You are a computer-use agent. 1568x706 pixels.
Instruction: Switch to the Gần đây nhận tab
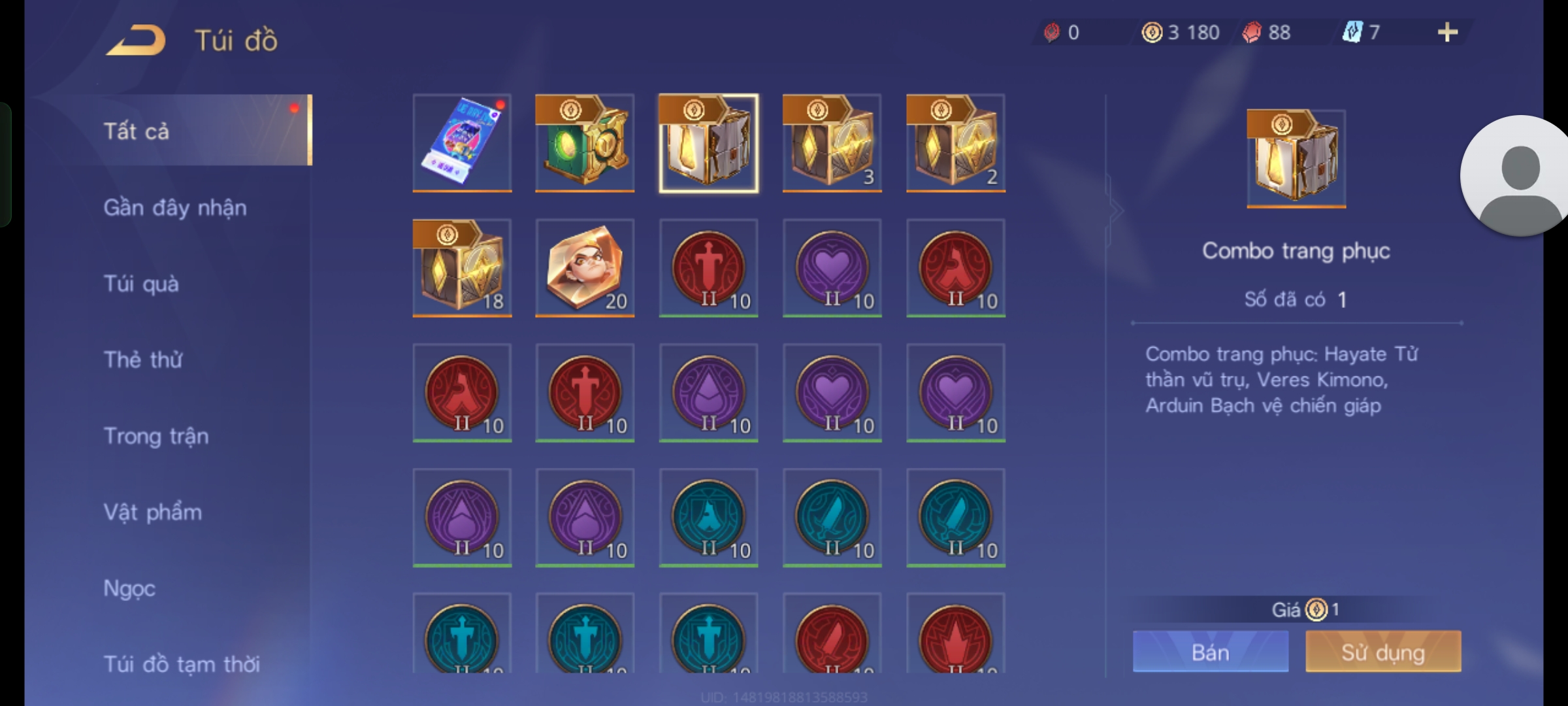[175, 208]
